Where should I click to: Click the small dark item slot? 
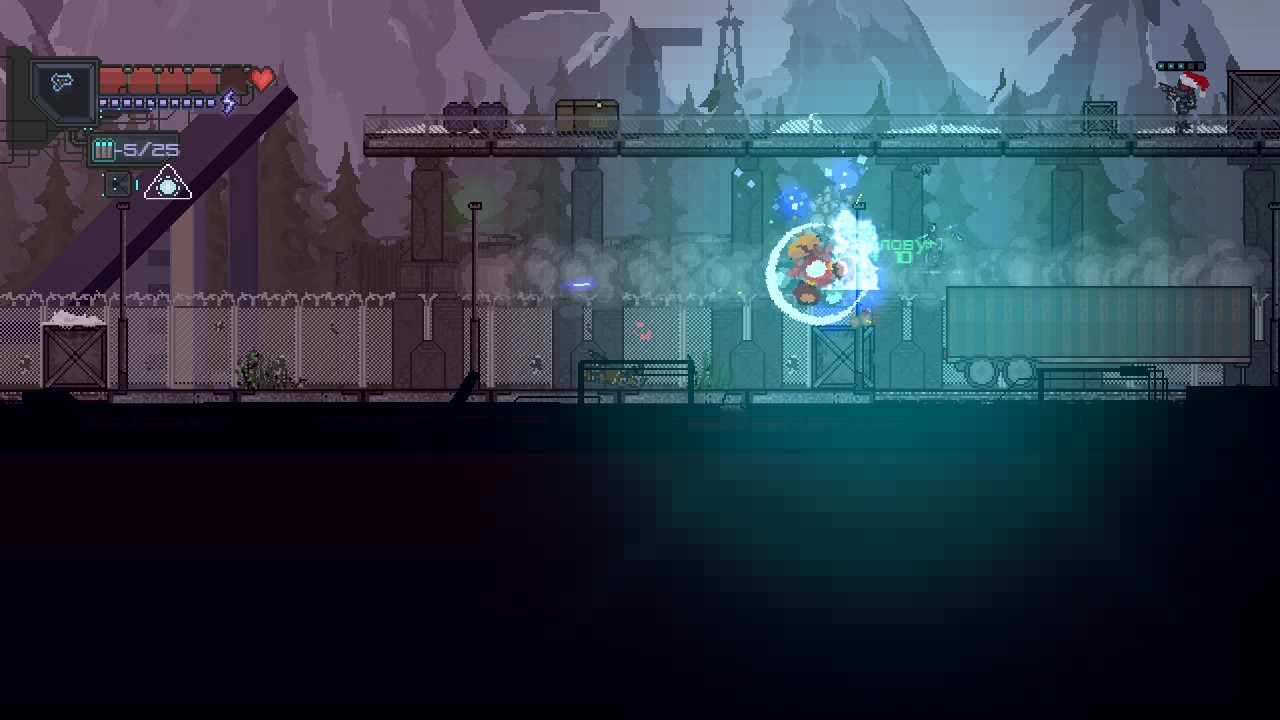click(x=117, y=184)
